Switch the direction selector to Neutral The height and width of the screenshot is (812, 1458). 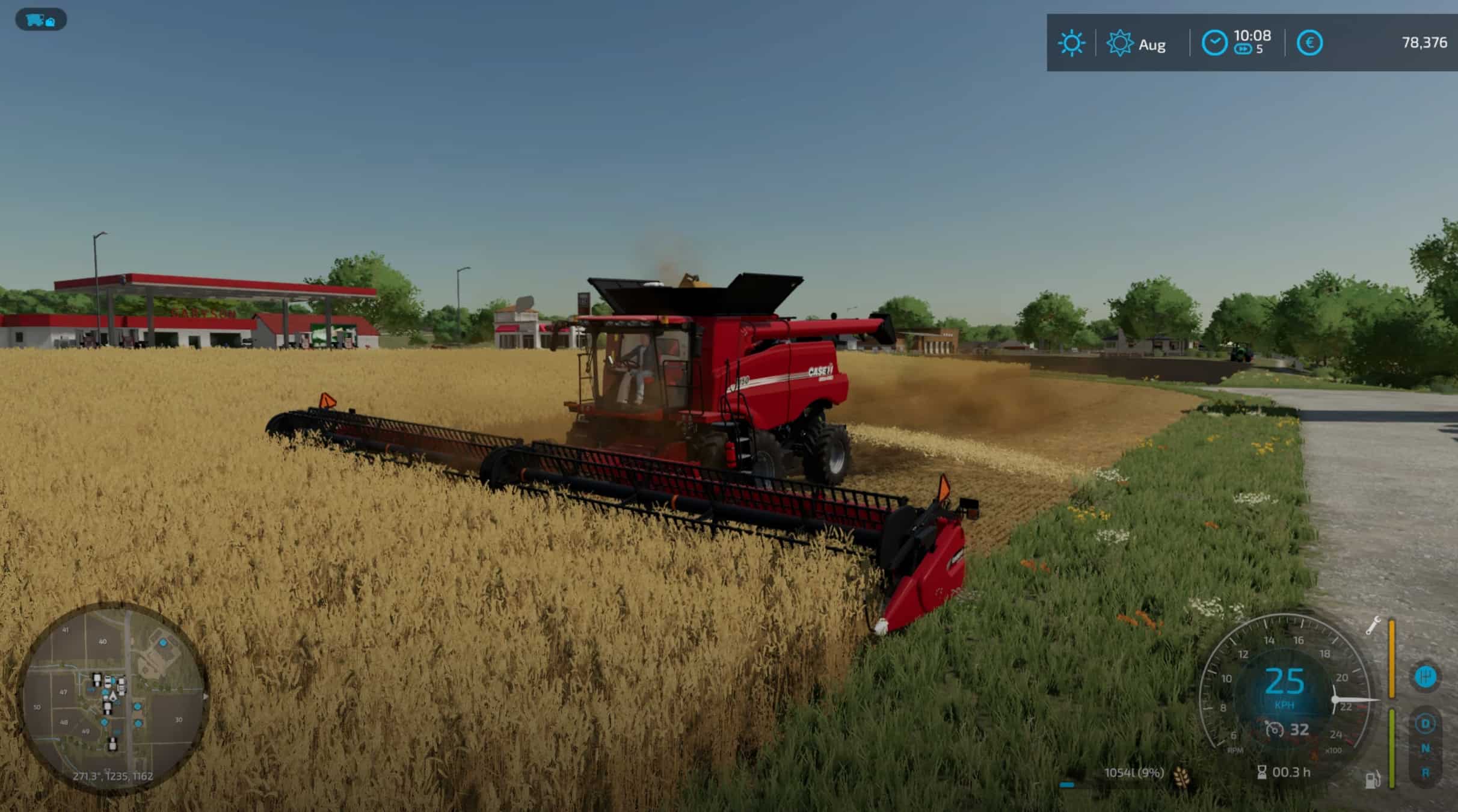pyautogui.click(x=1425, y=748)
